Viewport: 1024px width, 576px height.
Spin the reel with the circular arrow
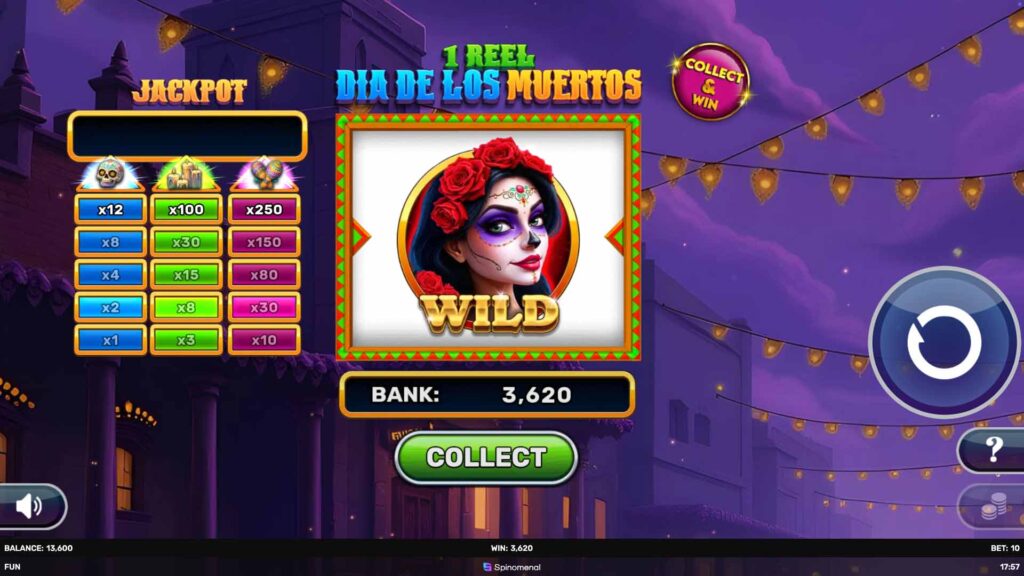pyautogui.click(x=944, y=342)
